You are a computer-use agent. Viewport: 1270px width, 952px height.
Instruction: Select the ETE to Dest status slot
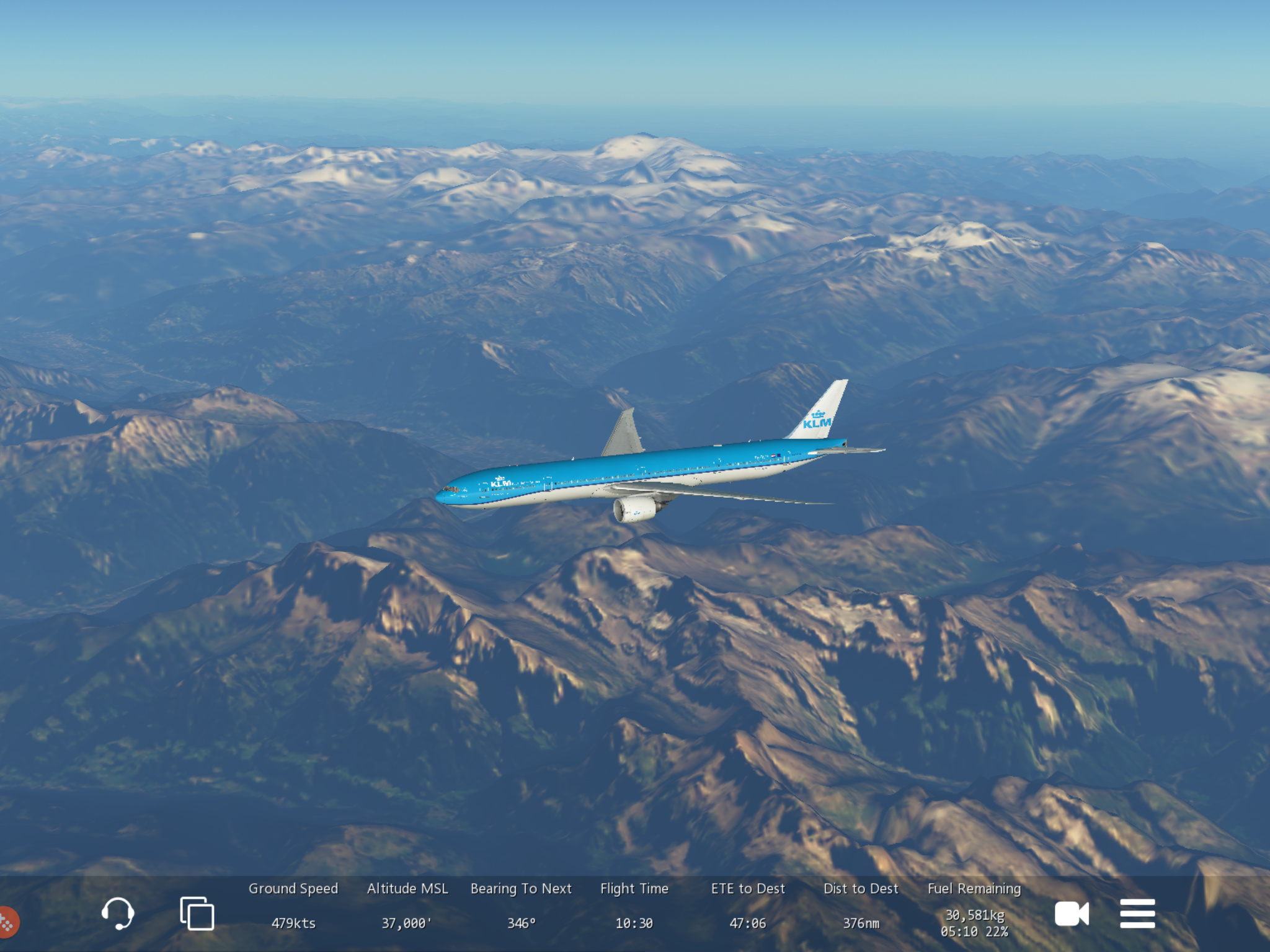(748, 906)
